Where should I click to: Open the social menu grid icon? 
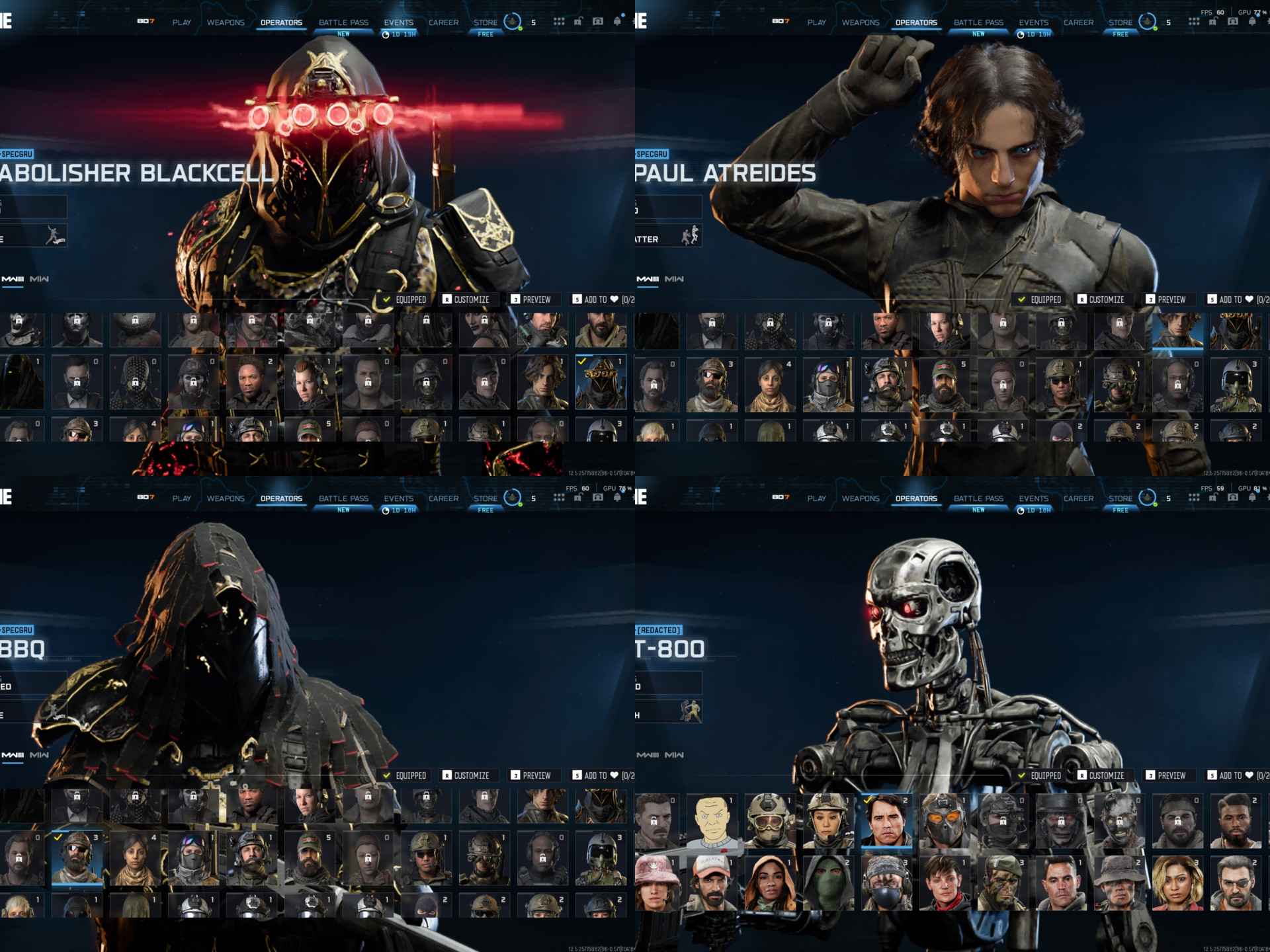tap(558, 22)
